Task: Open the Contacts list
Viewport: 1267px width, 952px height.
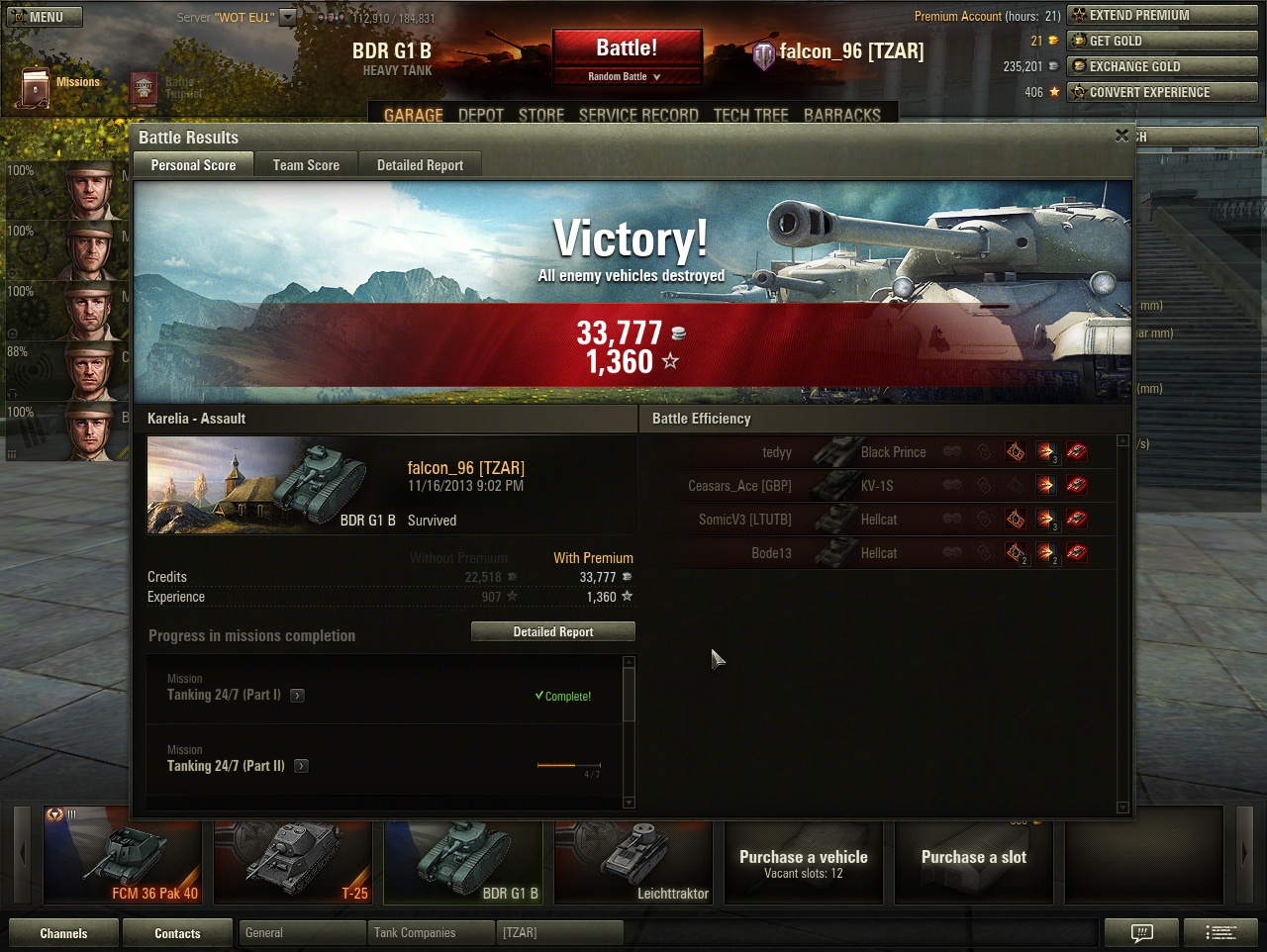Action: tap(177, 933)
